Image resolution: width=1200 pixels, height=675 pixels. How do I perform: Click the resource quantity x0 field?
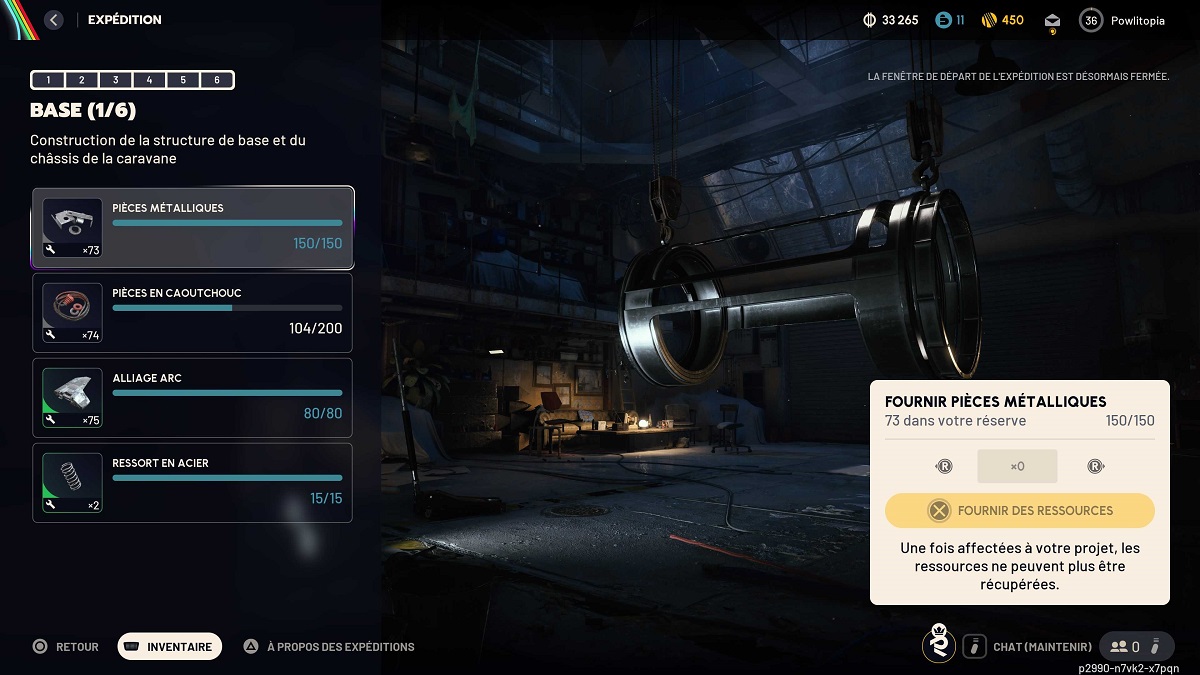coord(1017,466)
